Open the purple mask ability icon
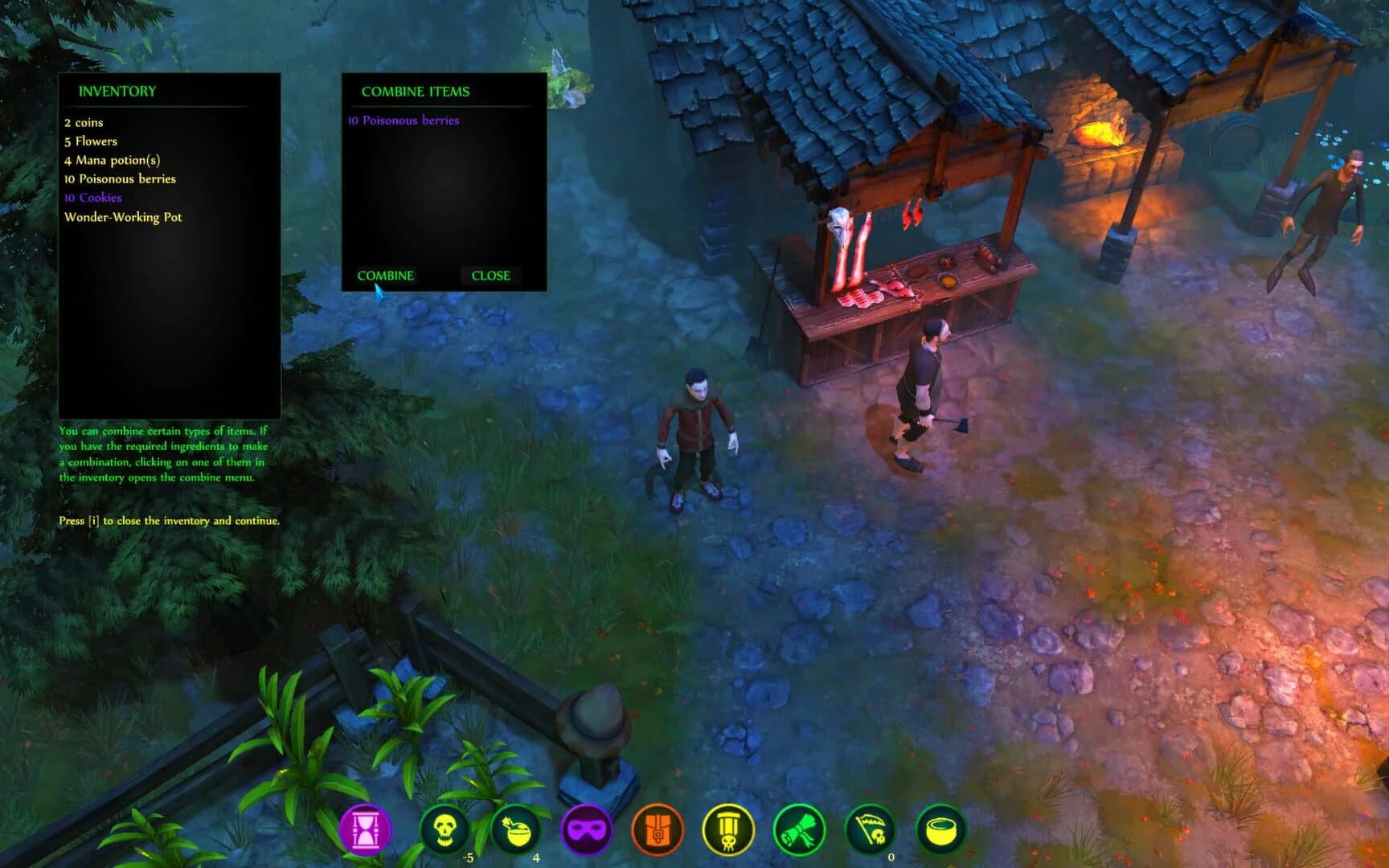 (585, 828)
